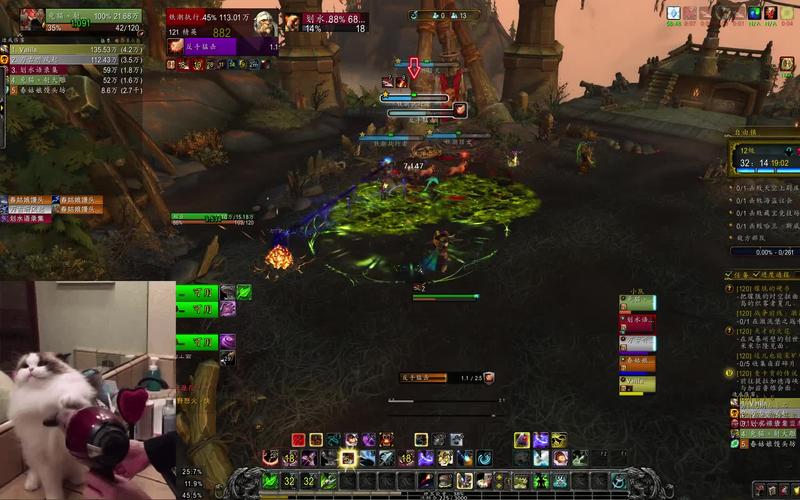Image resolution: width=800 pixels, height=500 pixels.
Task: Click the blue buff icon at top right
Action: (674, 13)
